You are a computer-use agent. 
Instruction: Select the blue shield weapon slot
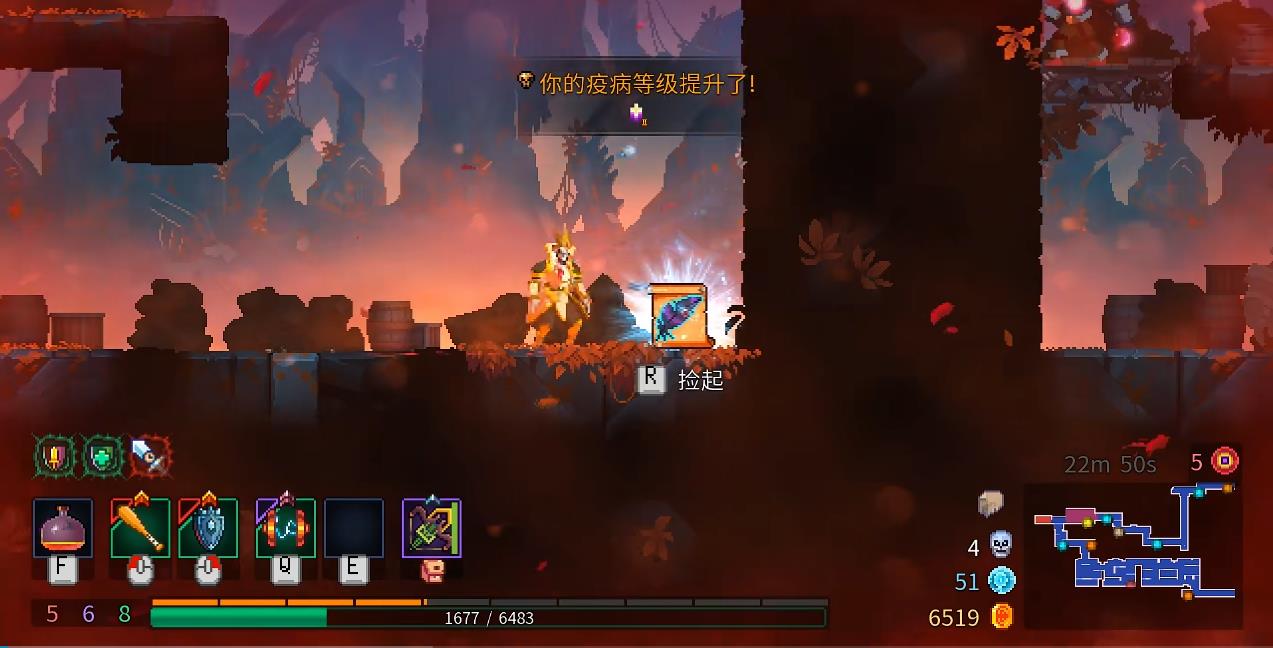208,528
